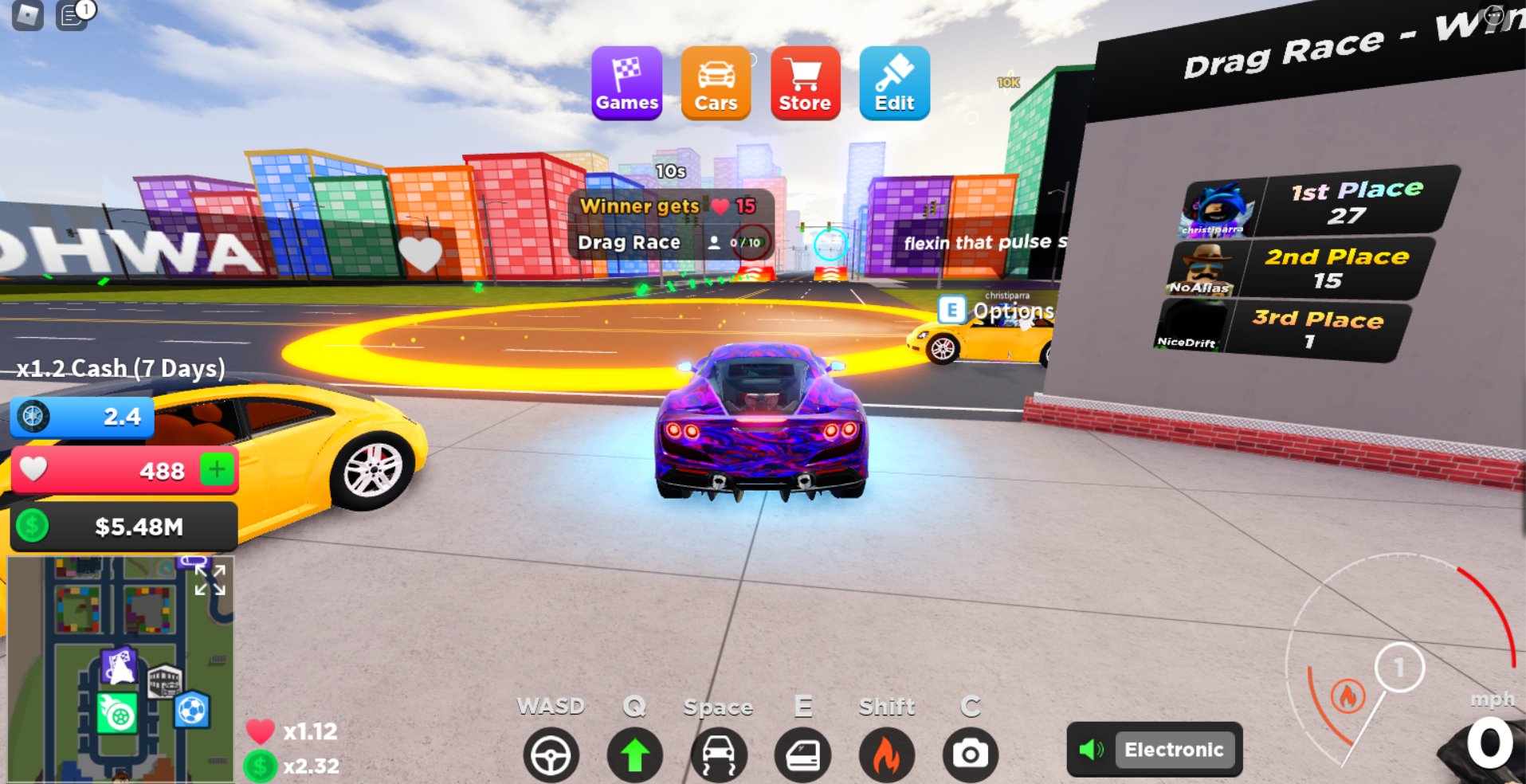Viewport: 1526px width, 784px height.
Task: Open the Store shopping cart
Action: (x=805, y=82)
